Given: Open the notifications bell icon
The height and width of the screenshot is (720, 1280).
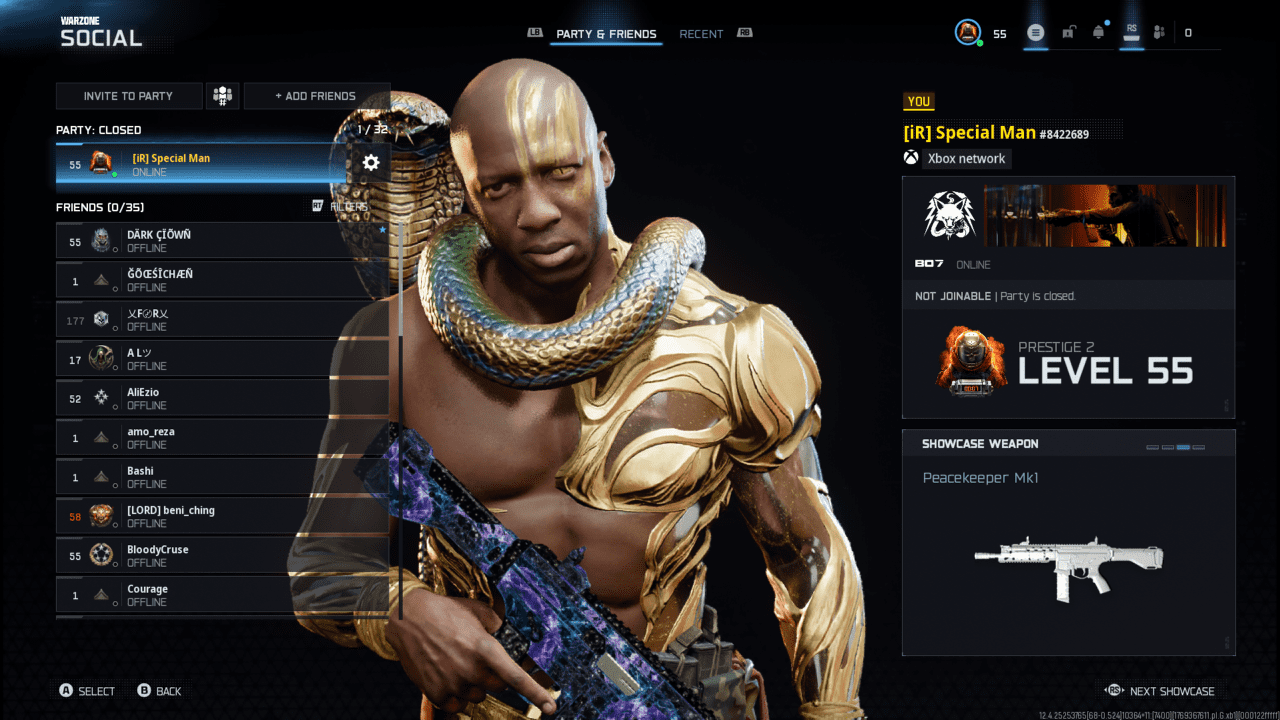Looking at the screenshot, I should click(x=1098, y=33).
